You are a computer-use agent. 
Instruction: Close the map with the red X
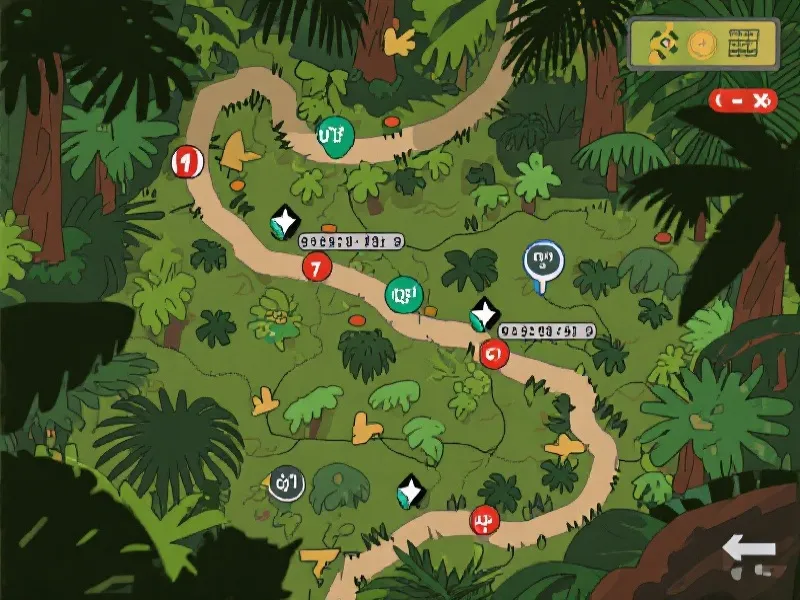pos(761,100)
